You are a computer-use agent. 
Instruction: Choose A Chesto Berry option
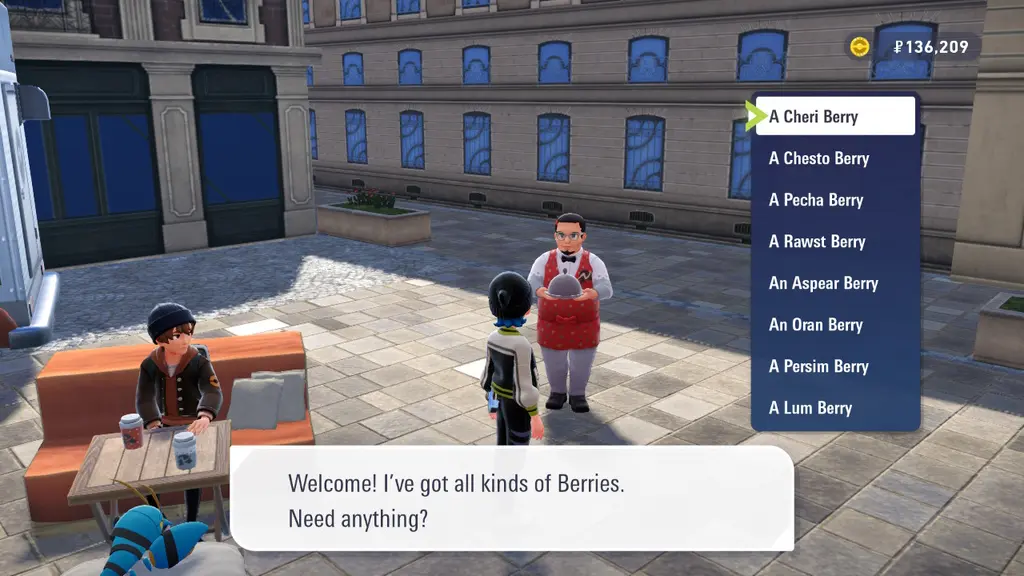(835, 159)
